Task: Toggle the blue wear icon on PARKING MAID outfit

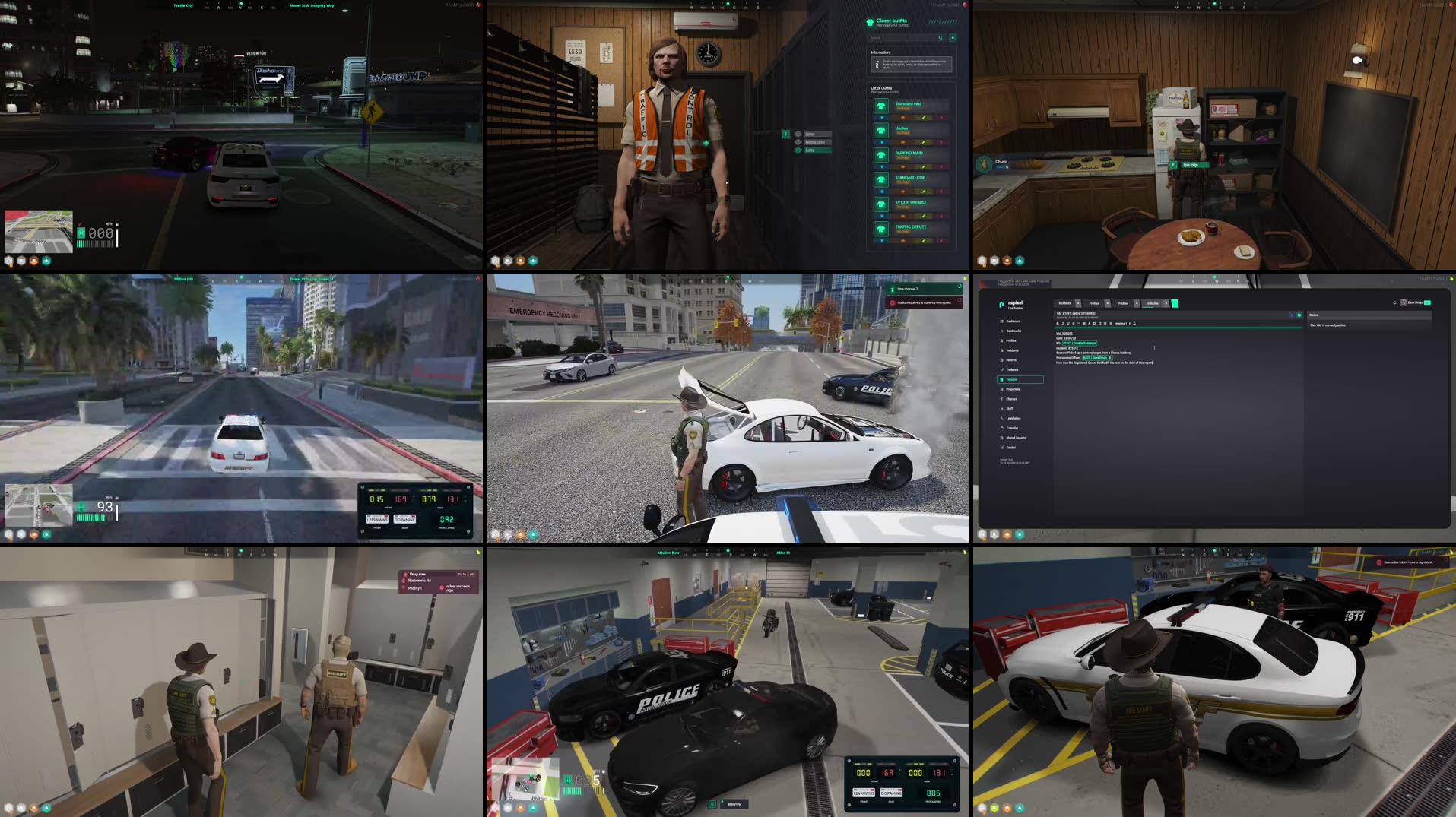Action: click(x=883, y=166)
